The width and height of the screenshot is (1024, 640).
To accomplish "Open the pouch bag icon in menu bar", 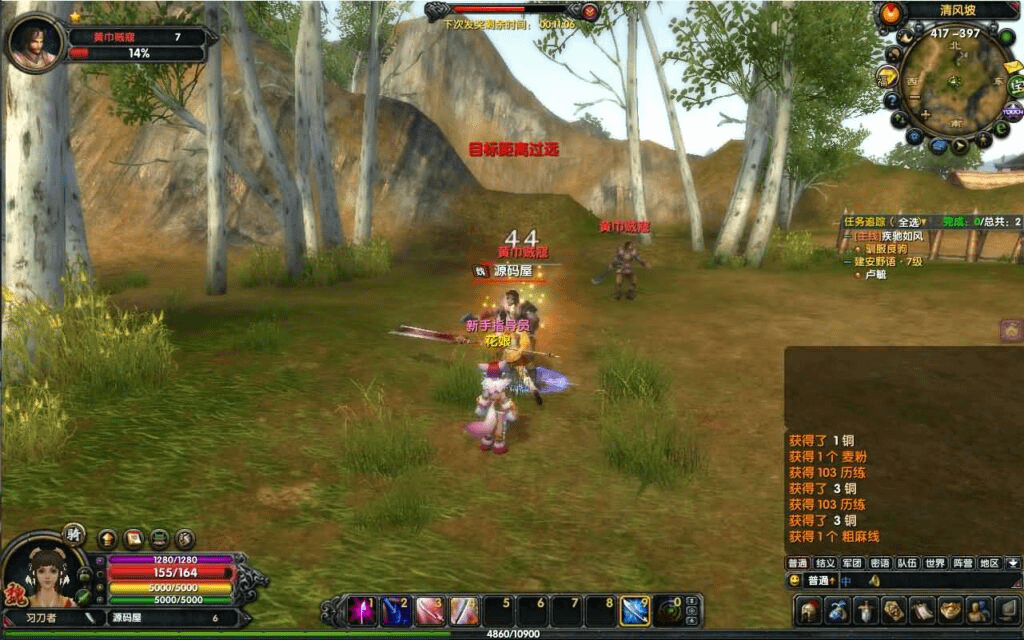I will 838,610.
